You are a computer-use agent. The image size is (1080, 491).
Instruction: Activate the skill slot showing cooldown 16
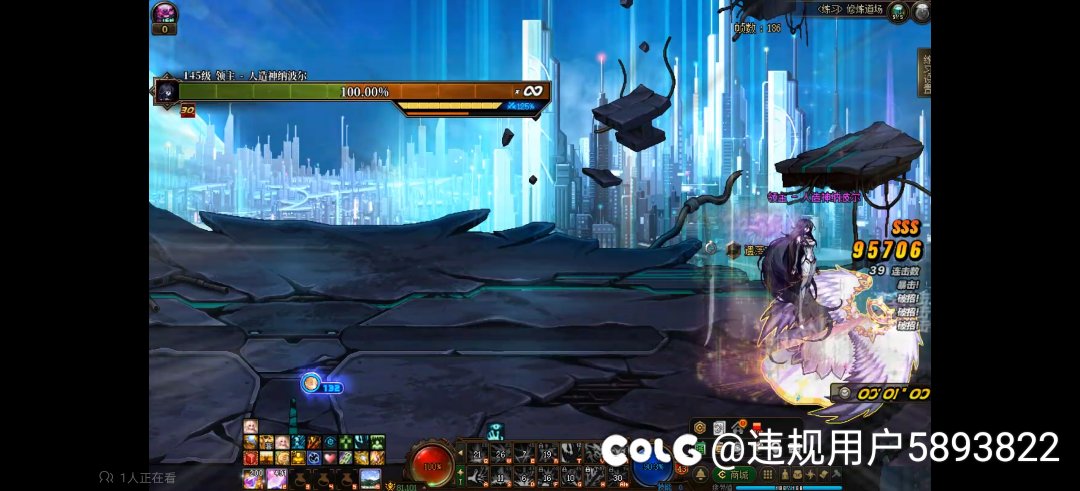point(546,476)
